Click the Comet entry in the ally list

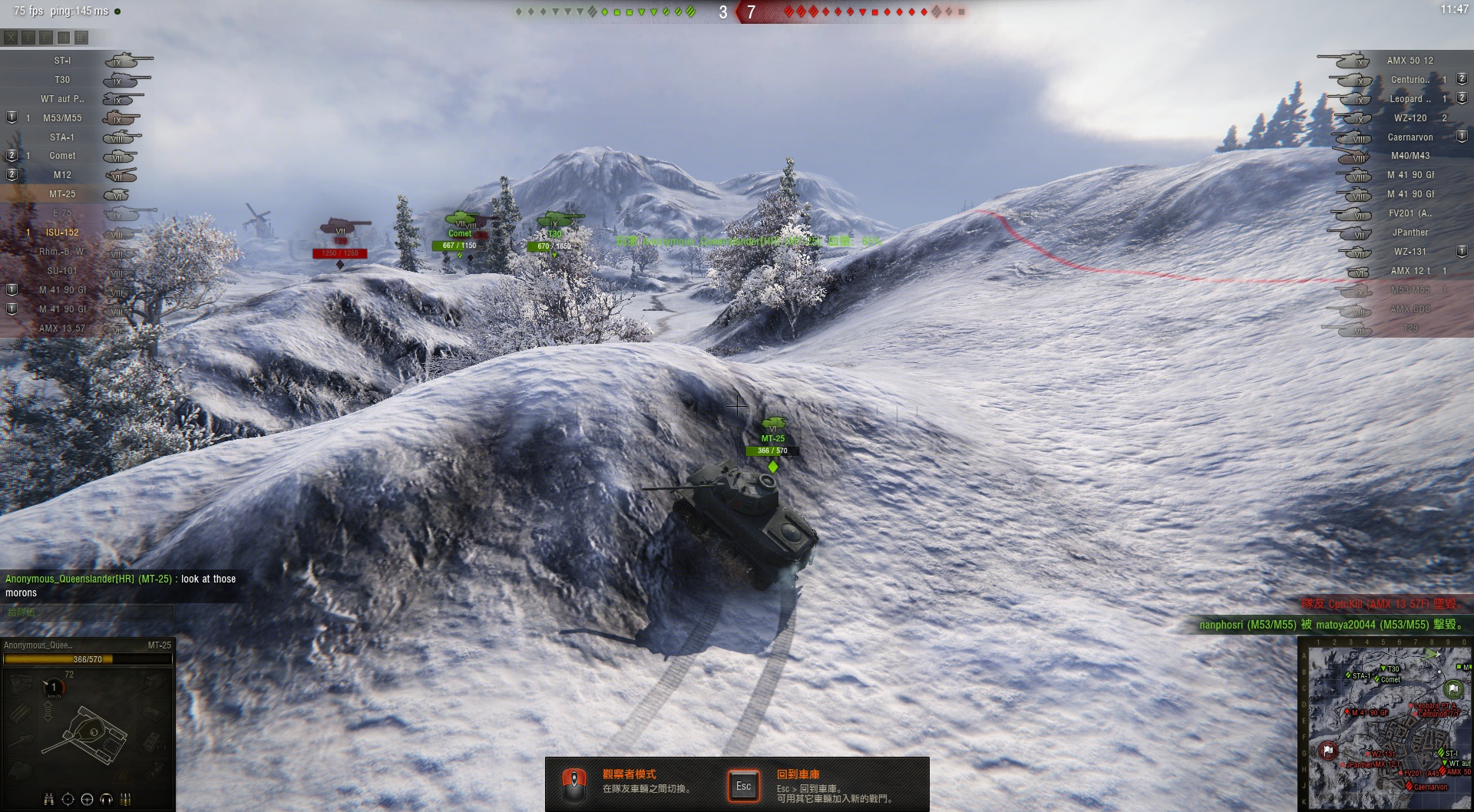pos(62,156)
